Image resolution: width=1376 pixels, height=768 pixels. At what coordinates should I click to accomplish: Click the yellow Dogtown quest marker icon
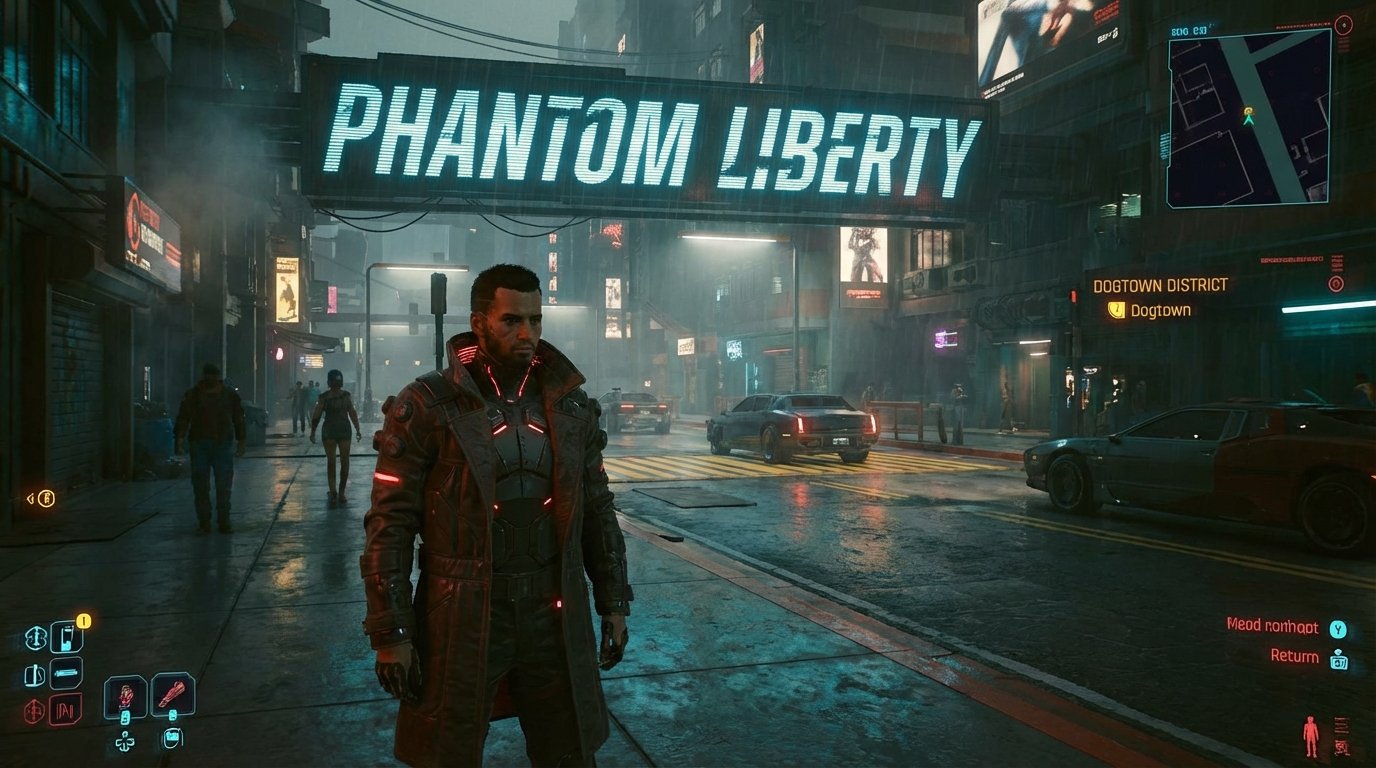[1117, 311]
